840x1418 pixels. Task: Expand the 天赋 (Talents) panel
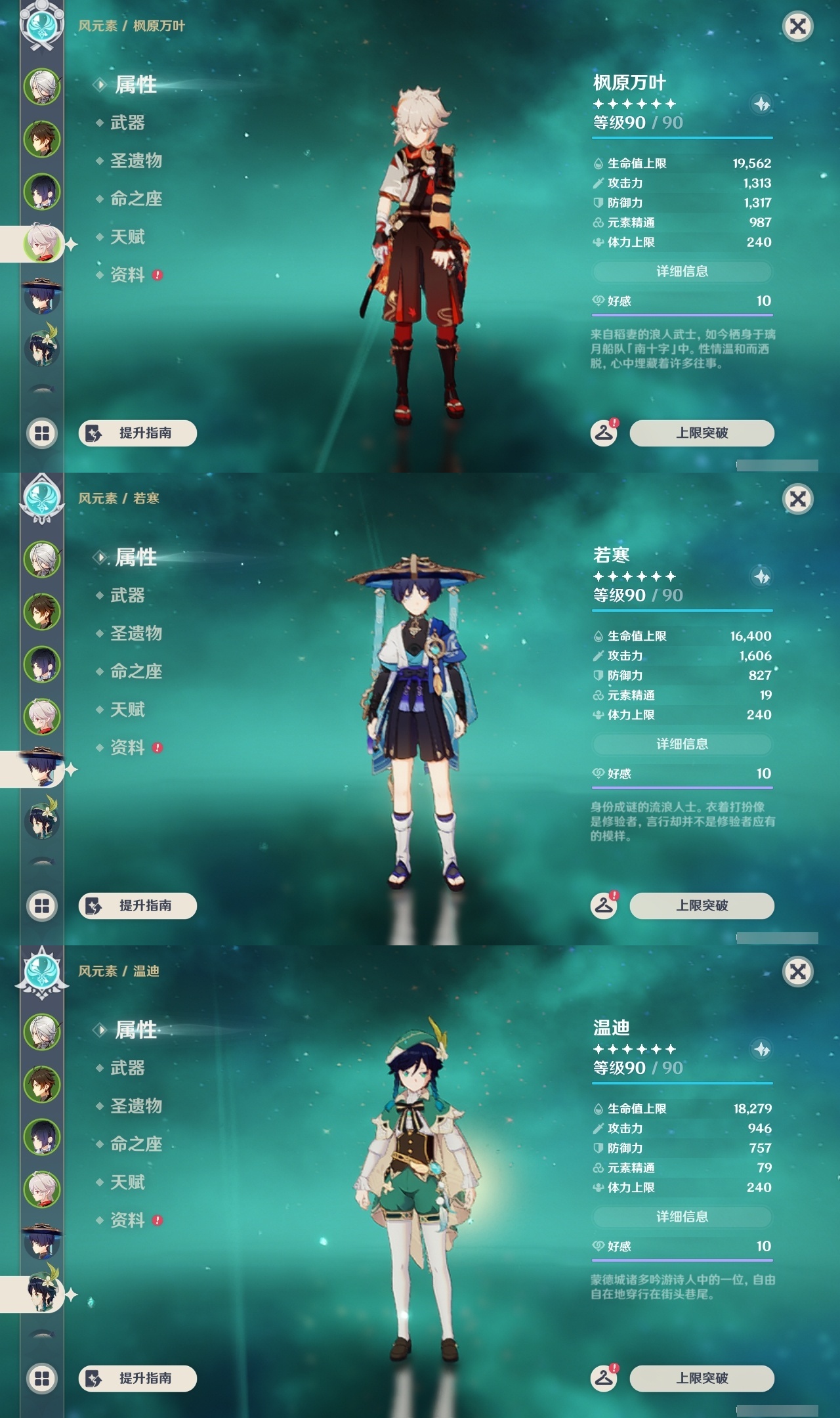(x=129, y=238)
